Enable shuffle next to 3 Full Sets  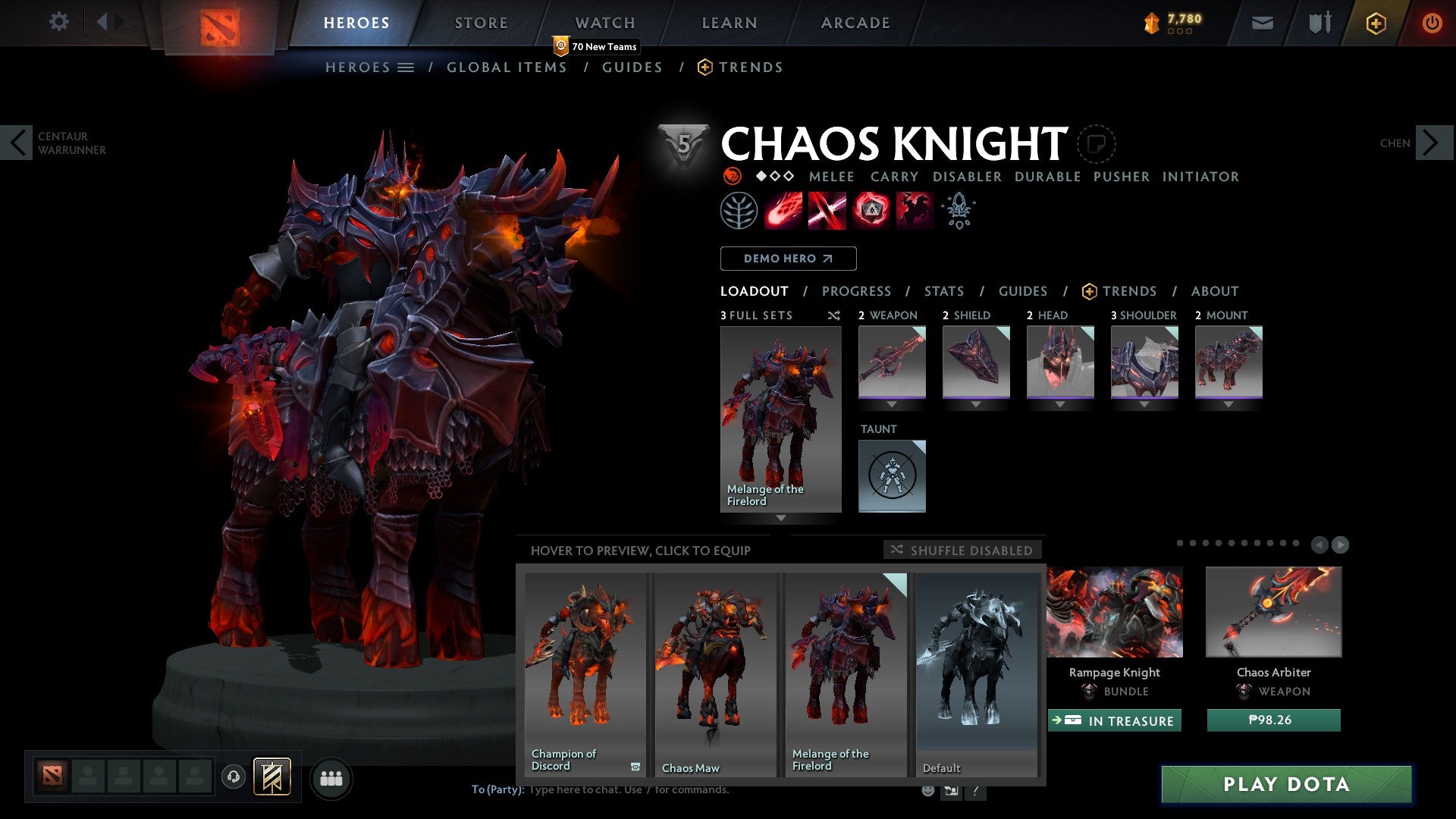834,316
